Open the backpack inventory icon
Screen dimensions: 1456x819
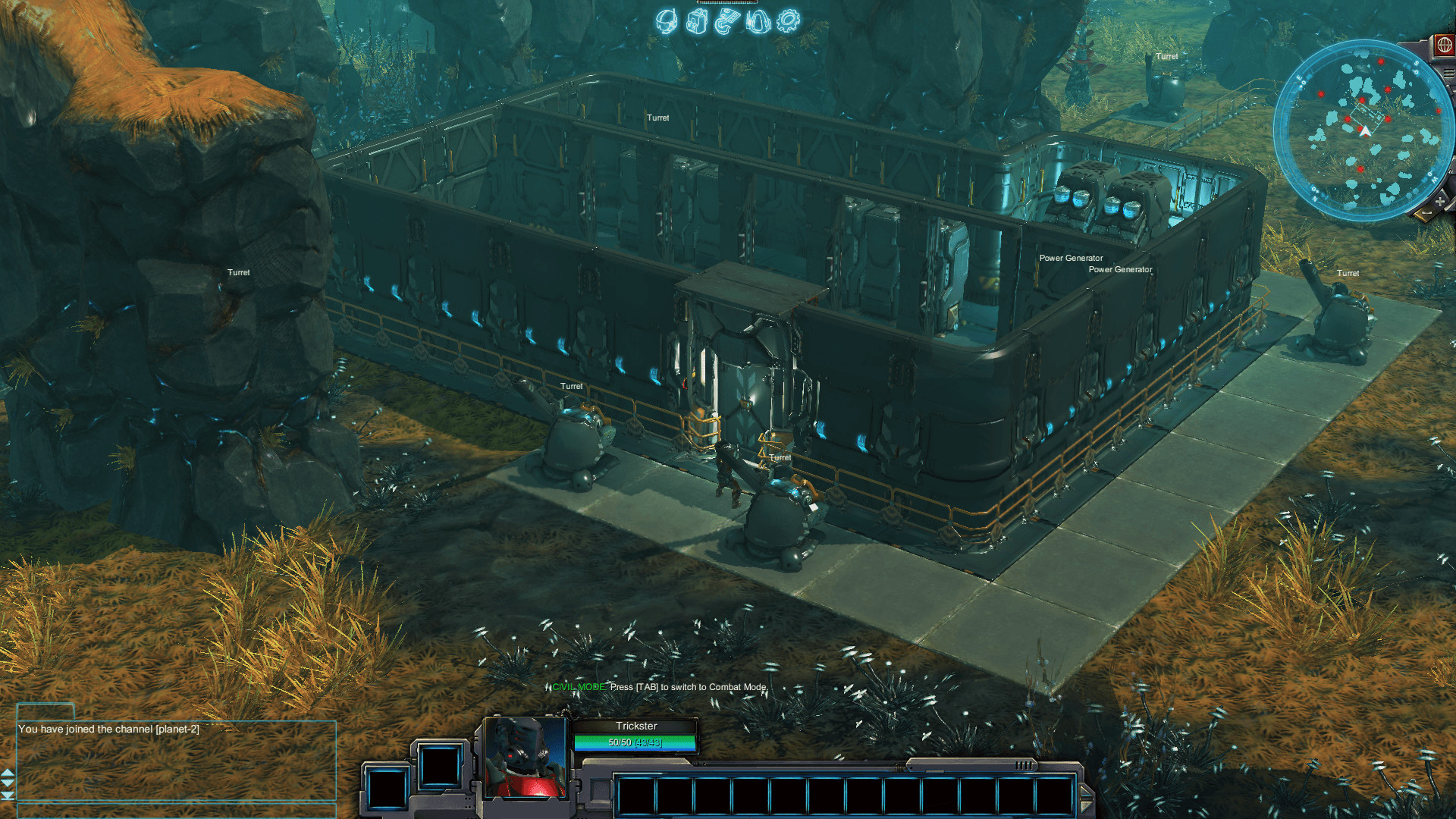696,21
